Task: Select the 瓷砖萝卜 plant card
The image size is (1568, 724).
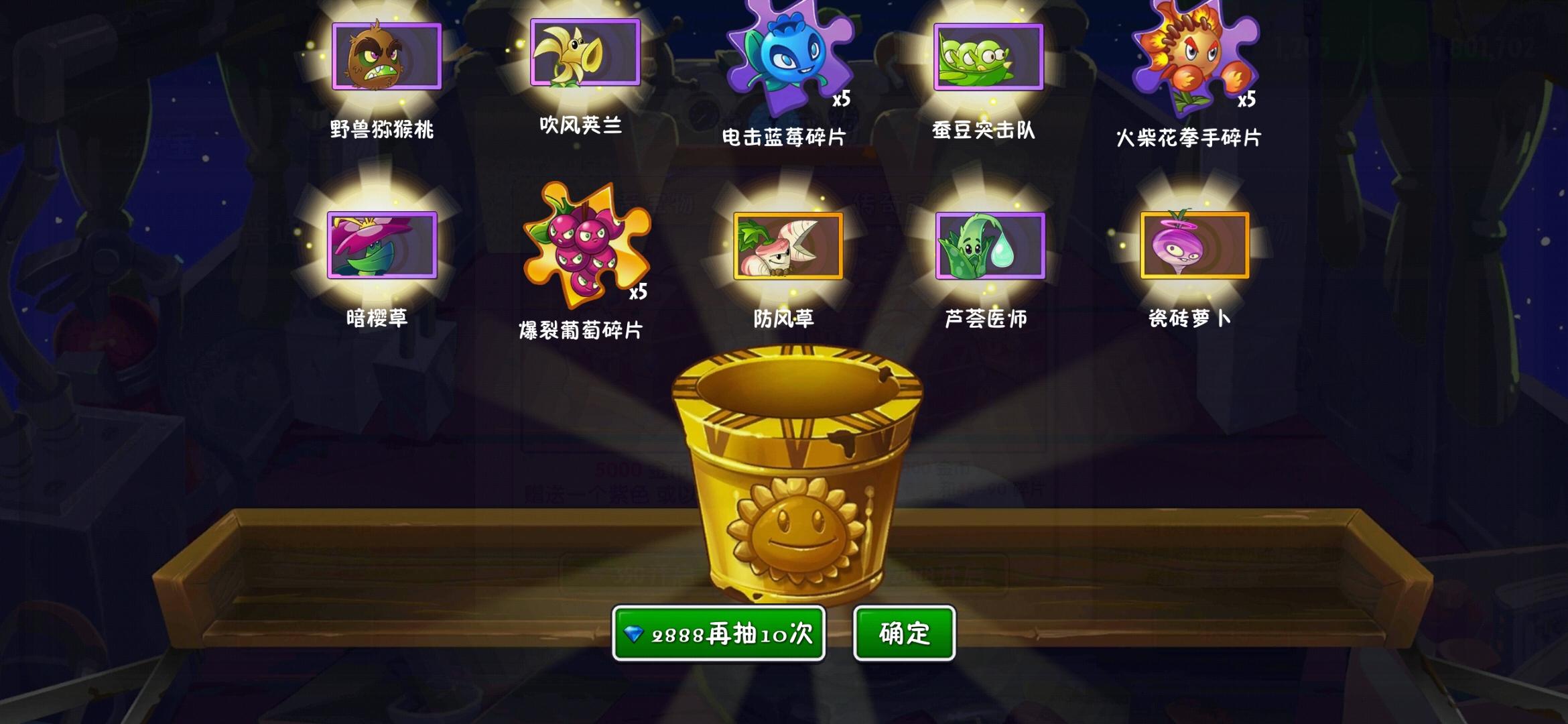Action: (1195, 245)
